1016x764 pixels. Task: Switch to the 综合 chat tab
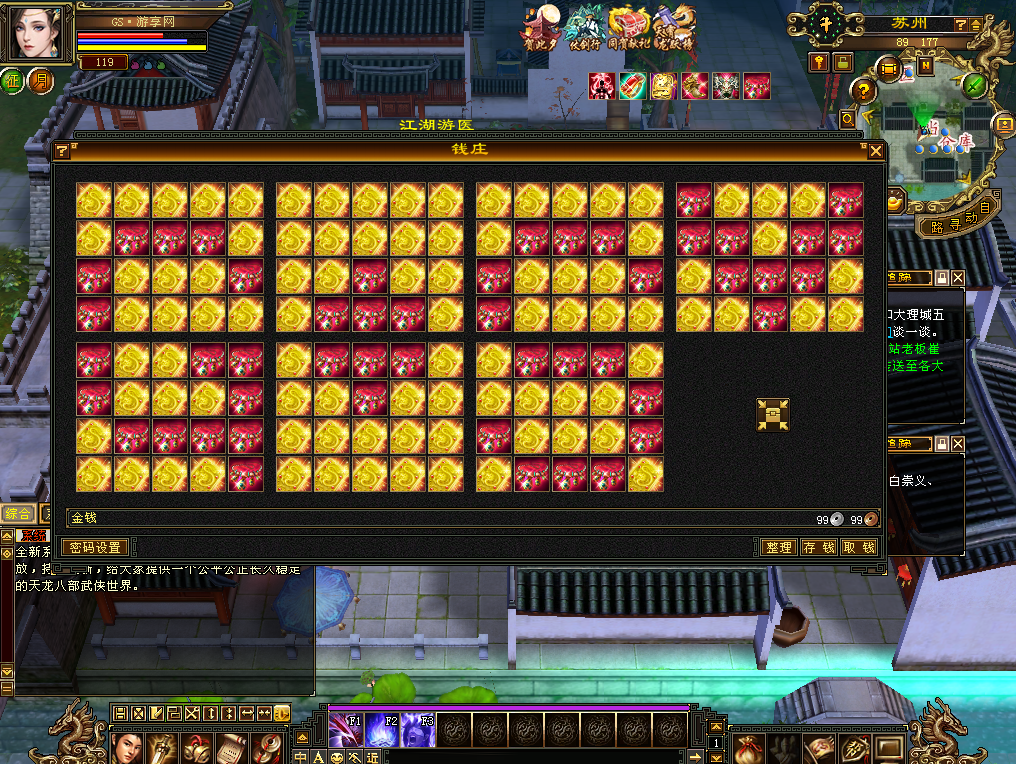click(x=18, y=513)
